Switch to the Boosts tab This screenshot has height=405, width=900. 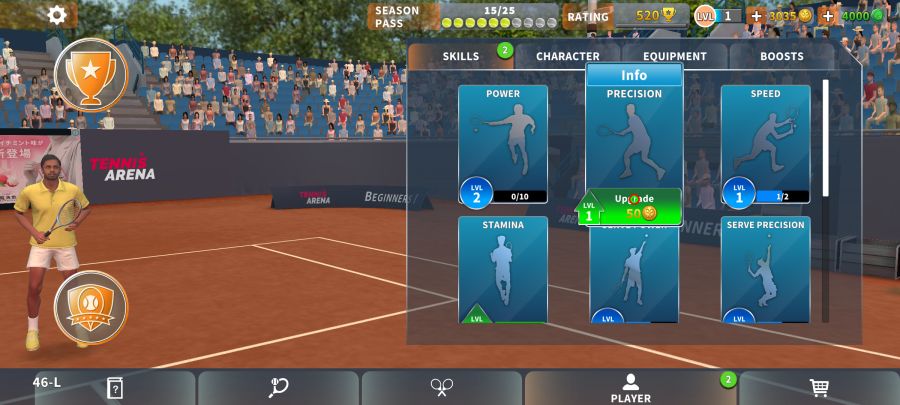(x=782, y=57)
